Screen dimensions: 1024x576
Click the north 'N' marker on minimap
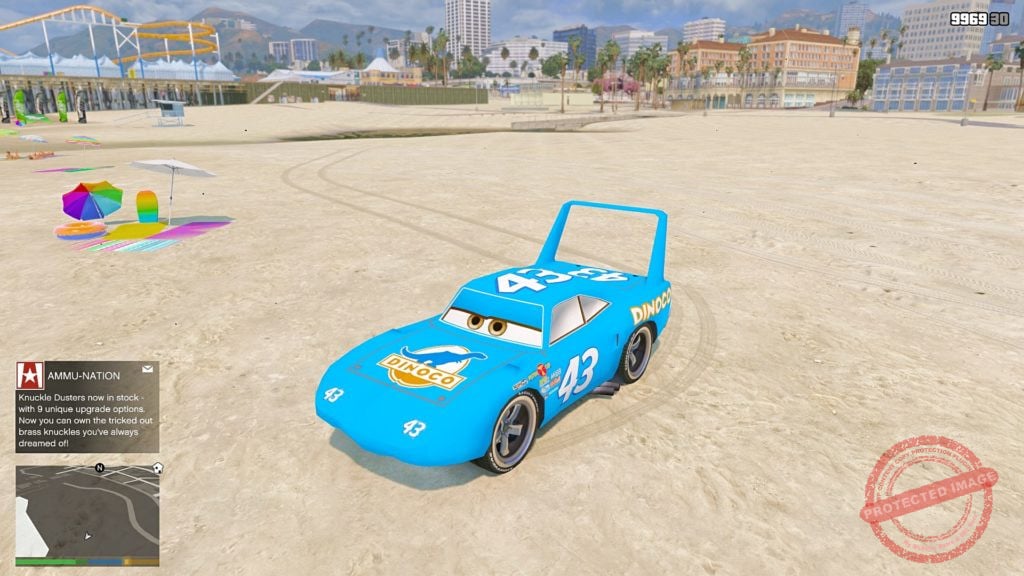99,467
